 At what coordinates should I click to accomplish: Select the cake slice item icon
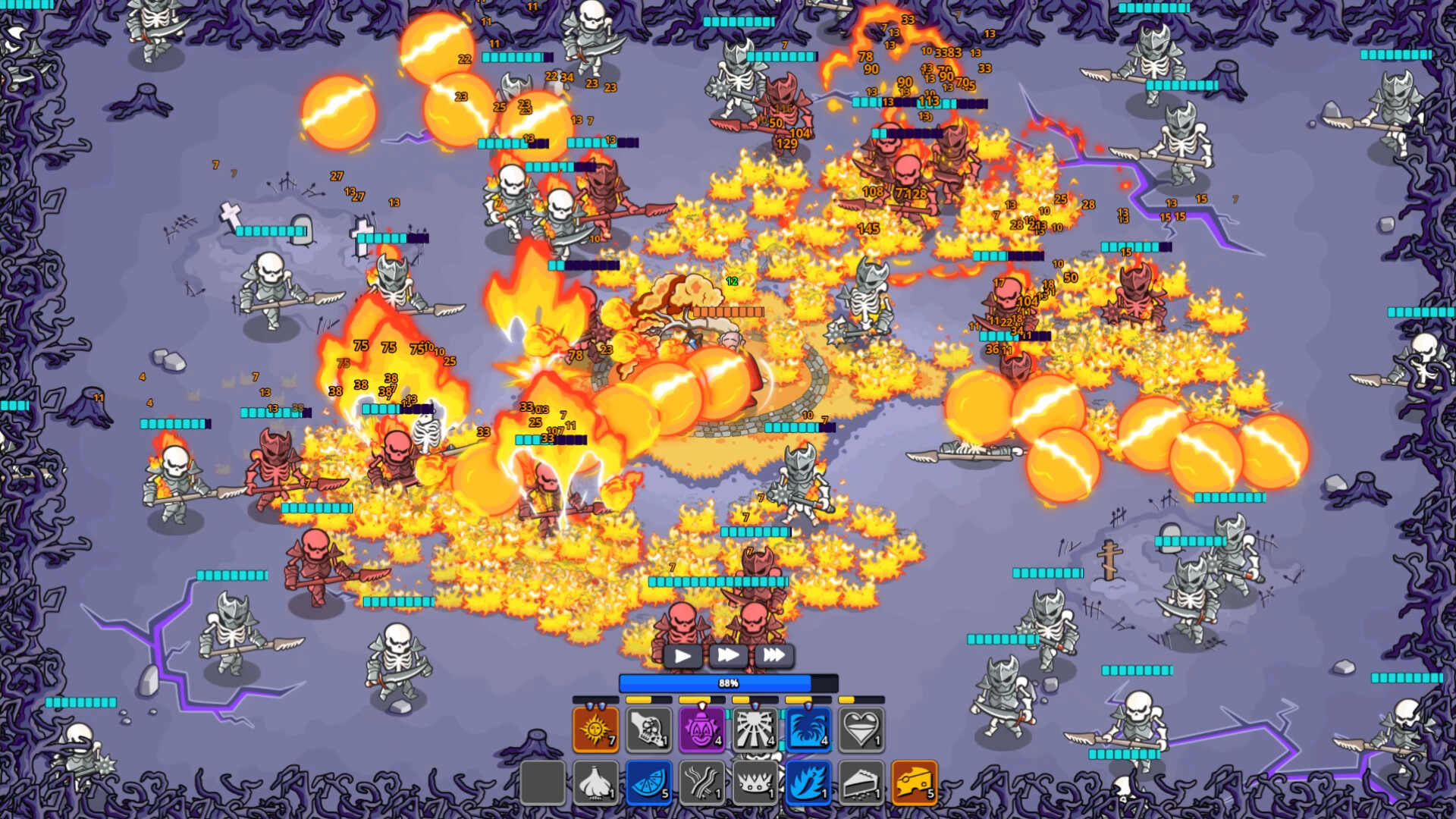[861, 785]
